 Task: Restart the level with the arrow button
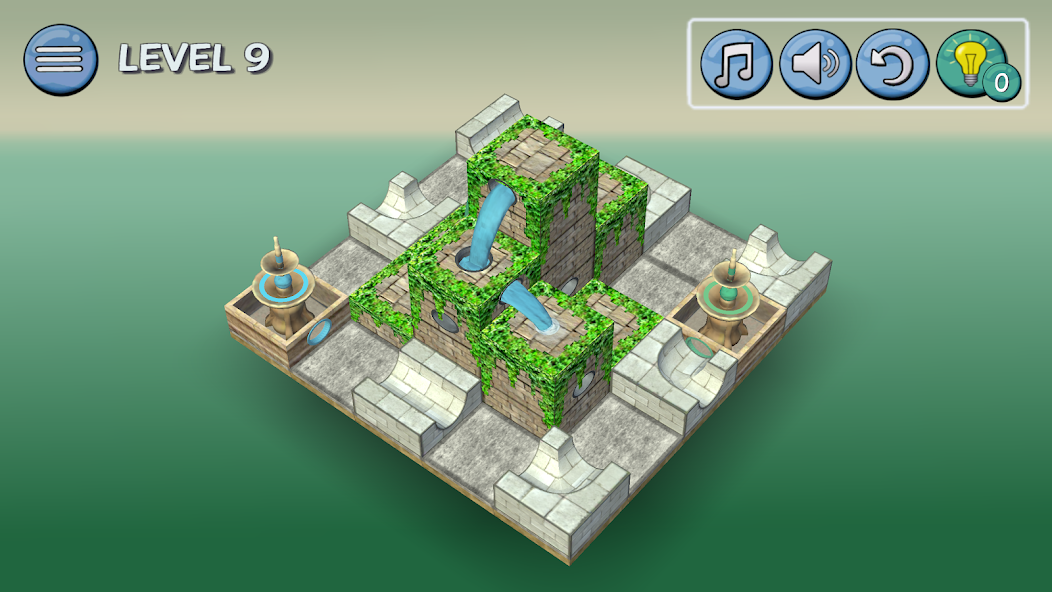pos(893,64)
